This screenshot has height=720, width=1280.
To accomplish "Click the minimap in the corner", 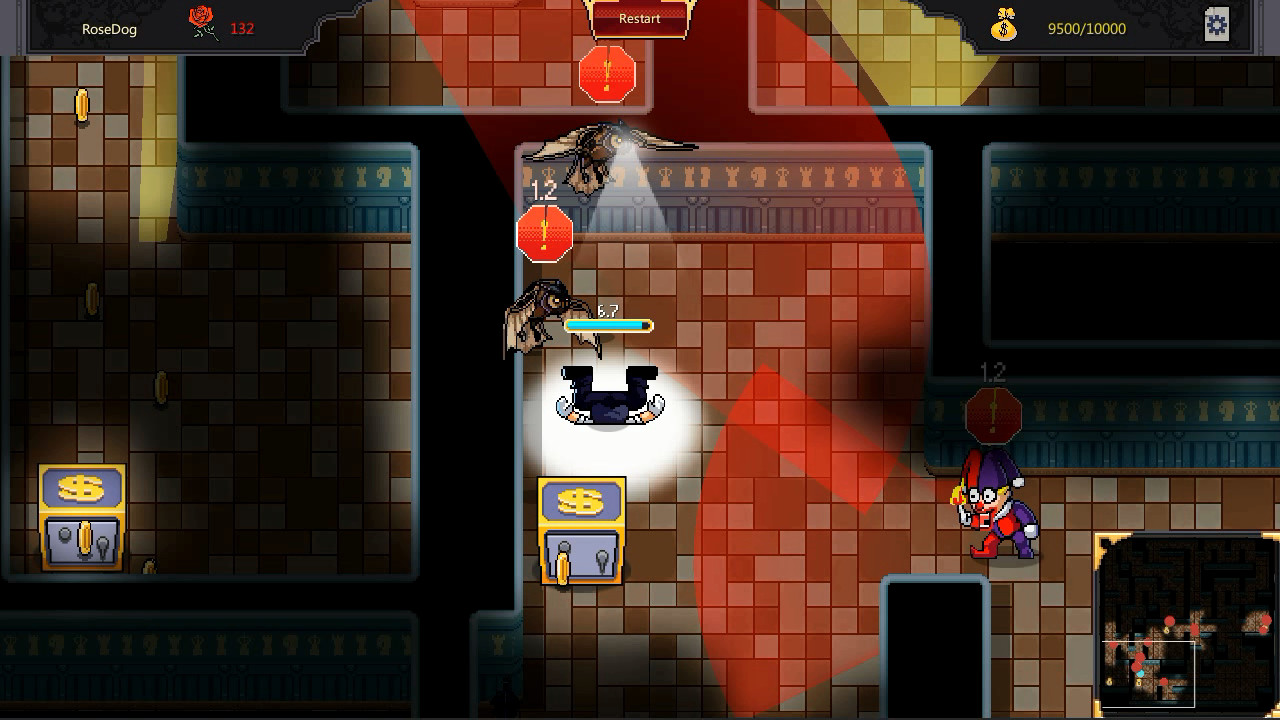I will pos(1187,626).
